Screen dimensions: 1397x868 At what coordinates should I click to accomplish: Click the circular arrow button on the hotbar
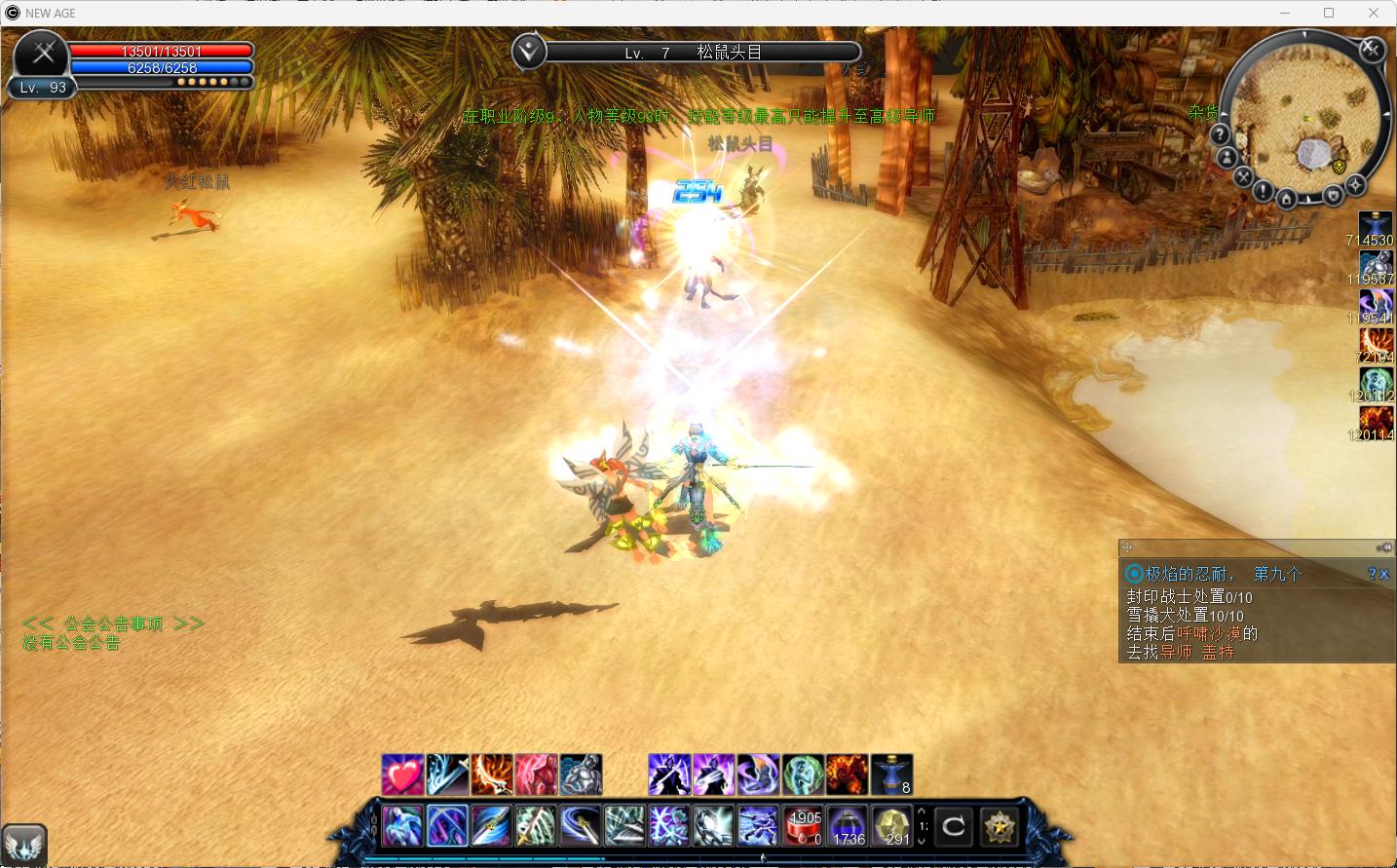tap(953, 827)
